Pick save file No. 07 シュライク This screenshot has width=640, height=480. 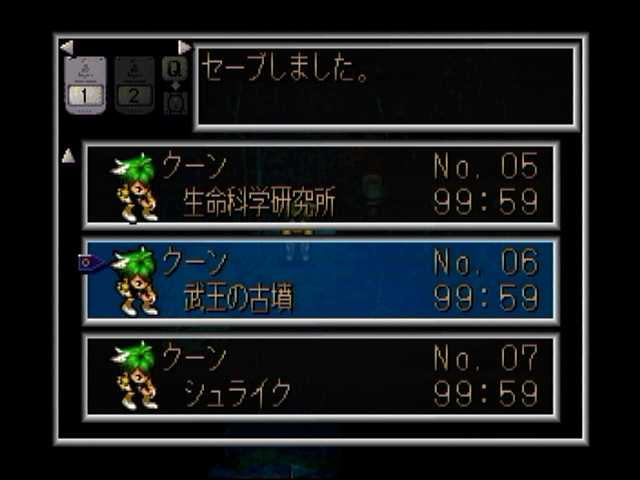[x=320, y=376]
